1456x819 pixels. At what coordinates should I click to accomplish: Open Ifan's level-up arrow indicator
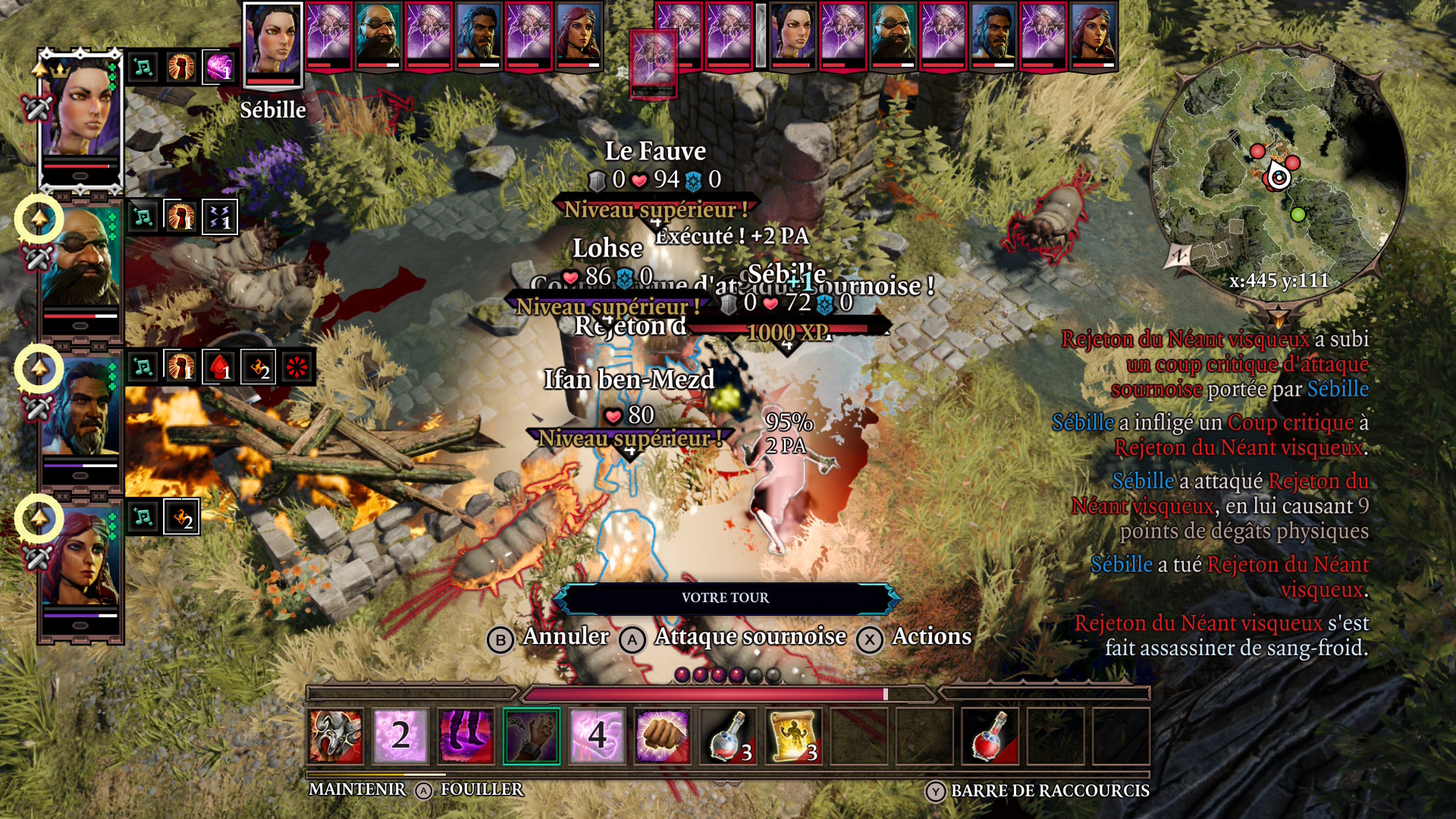39,369
